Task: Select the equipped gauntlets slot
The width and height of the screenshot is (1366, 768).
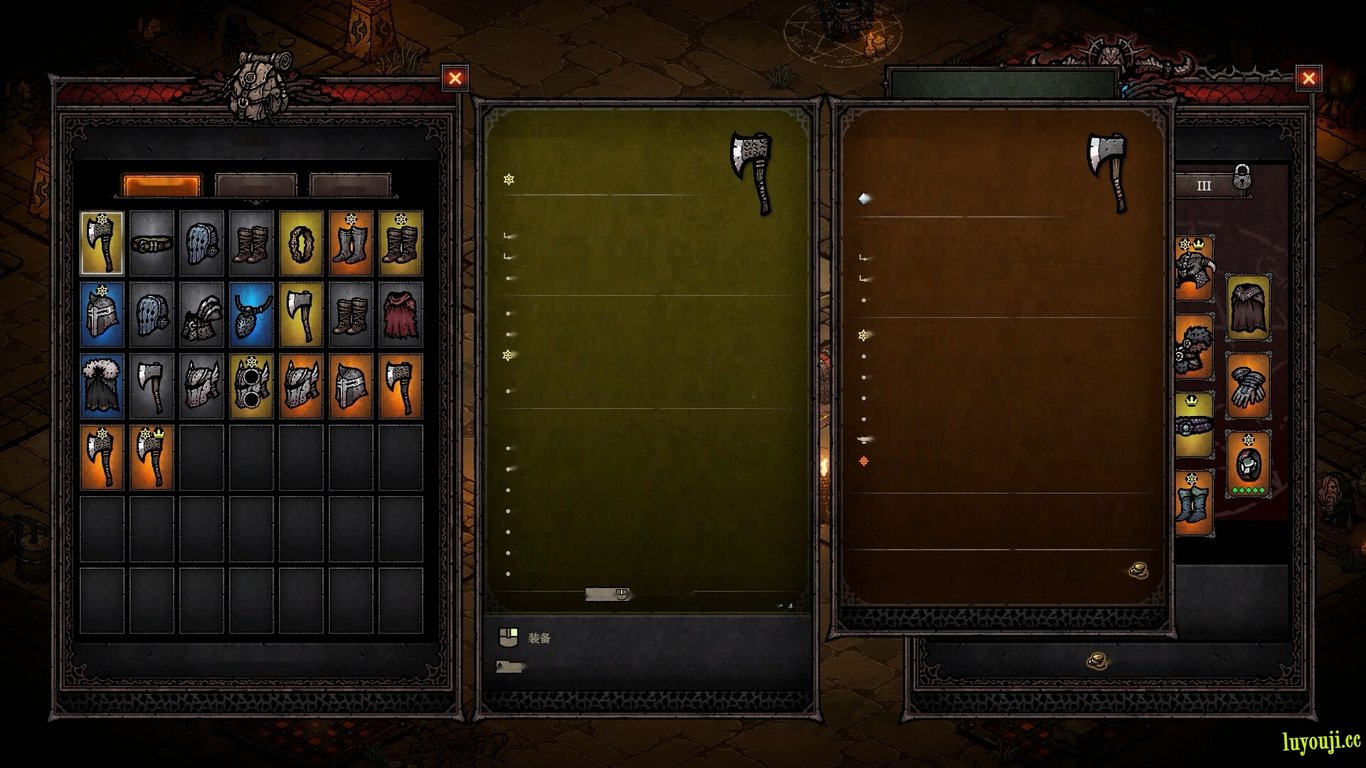Action: [x=1248, y=385]
